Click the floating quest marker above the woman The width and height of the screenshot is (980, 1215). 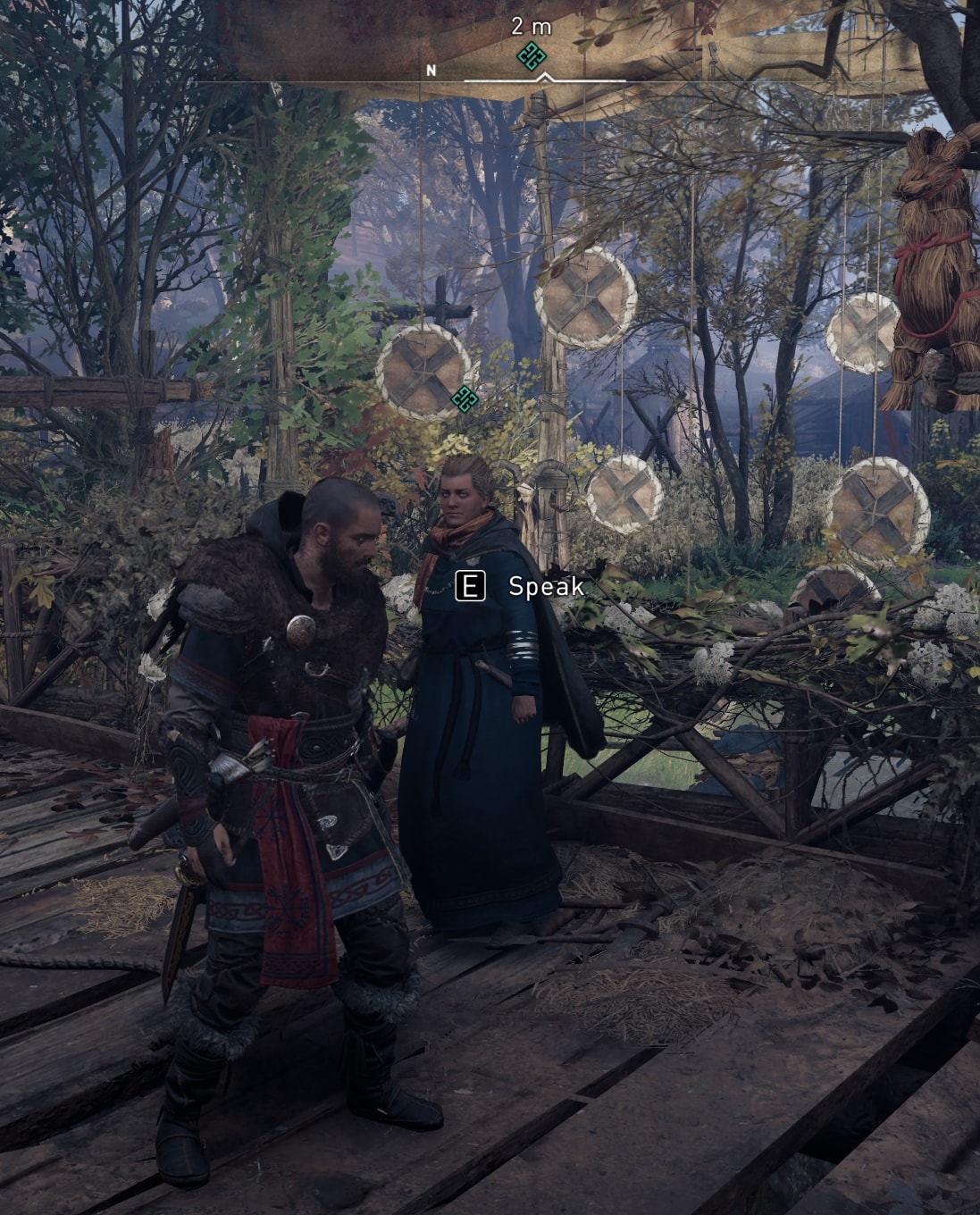[x=464, y=399]
